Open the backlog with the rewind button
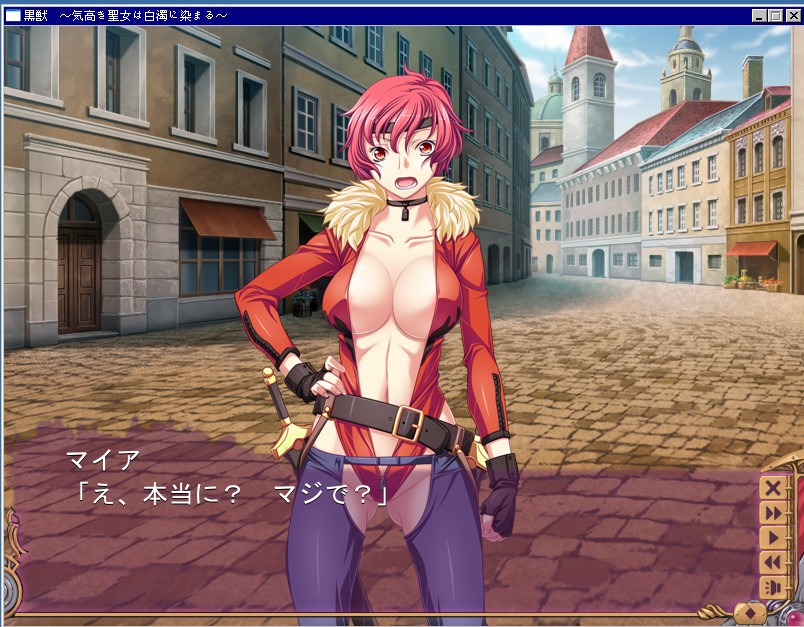 coord(772,563)
